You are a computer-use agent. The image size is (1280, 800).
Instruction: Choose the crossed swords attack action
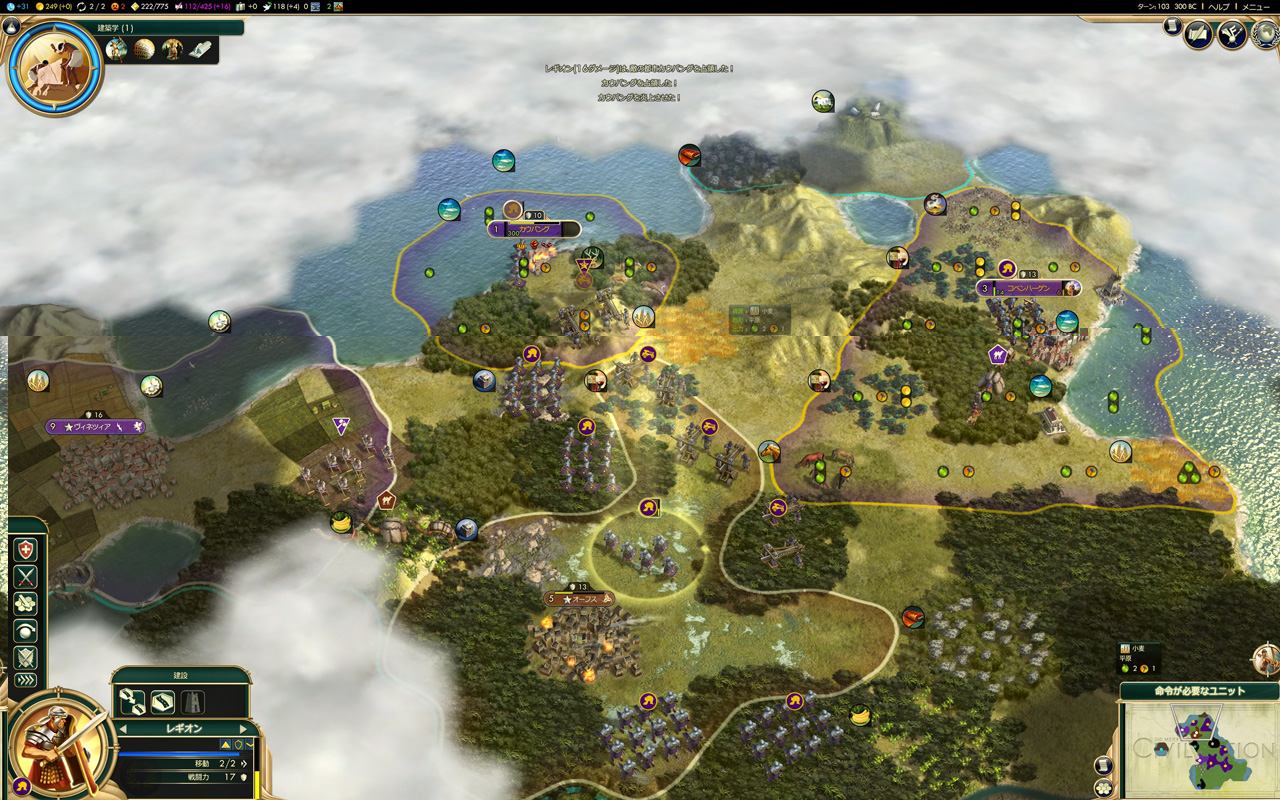[x=25, y=577]
